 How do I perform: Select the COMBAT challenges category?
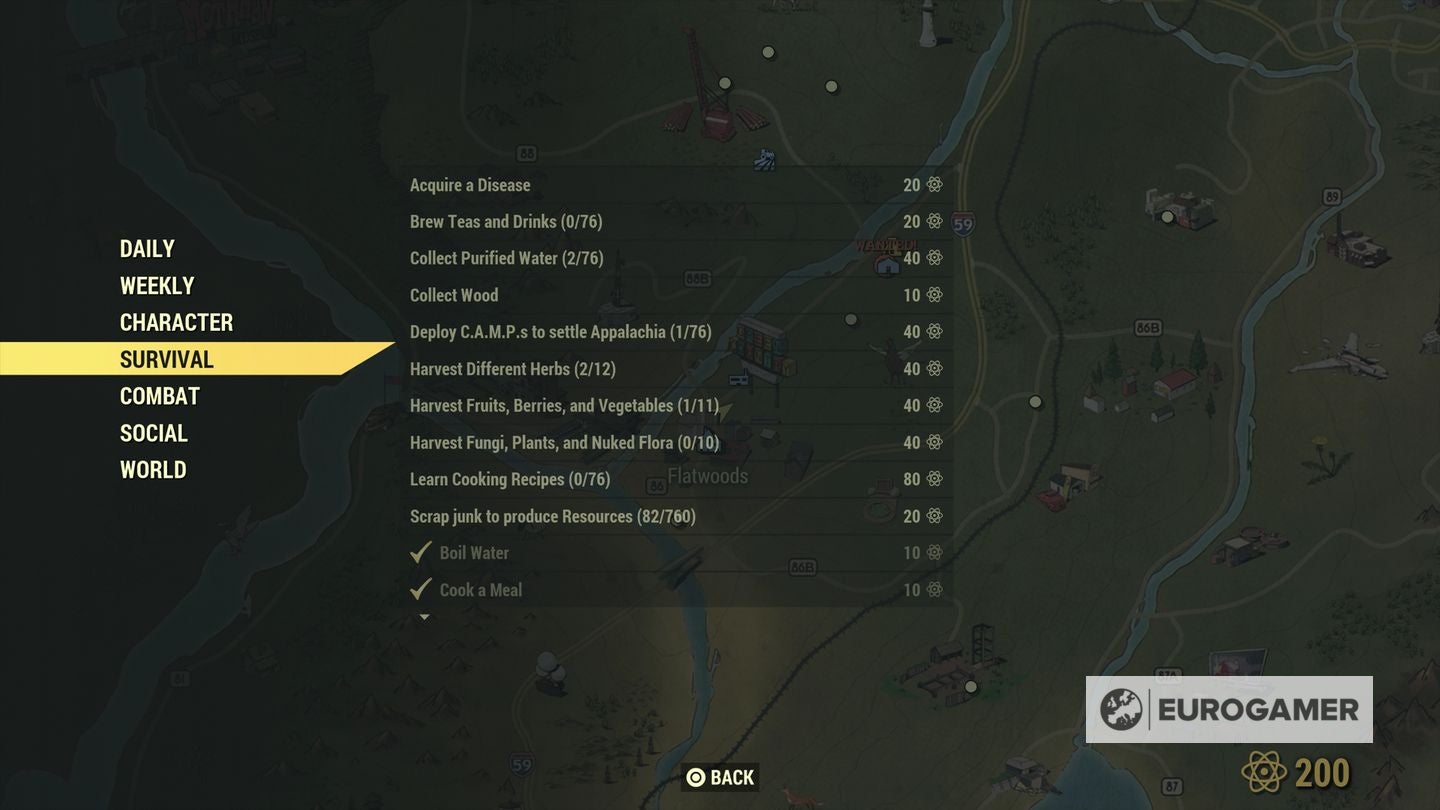[x=158, y=396]
